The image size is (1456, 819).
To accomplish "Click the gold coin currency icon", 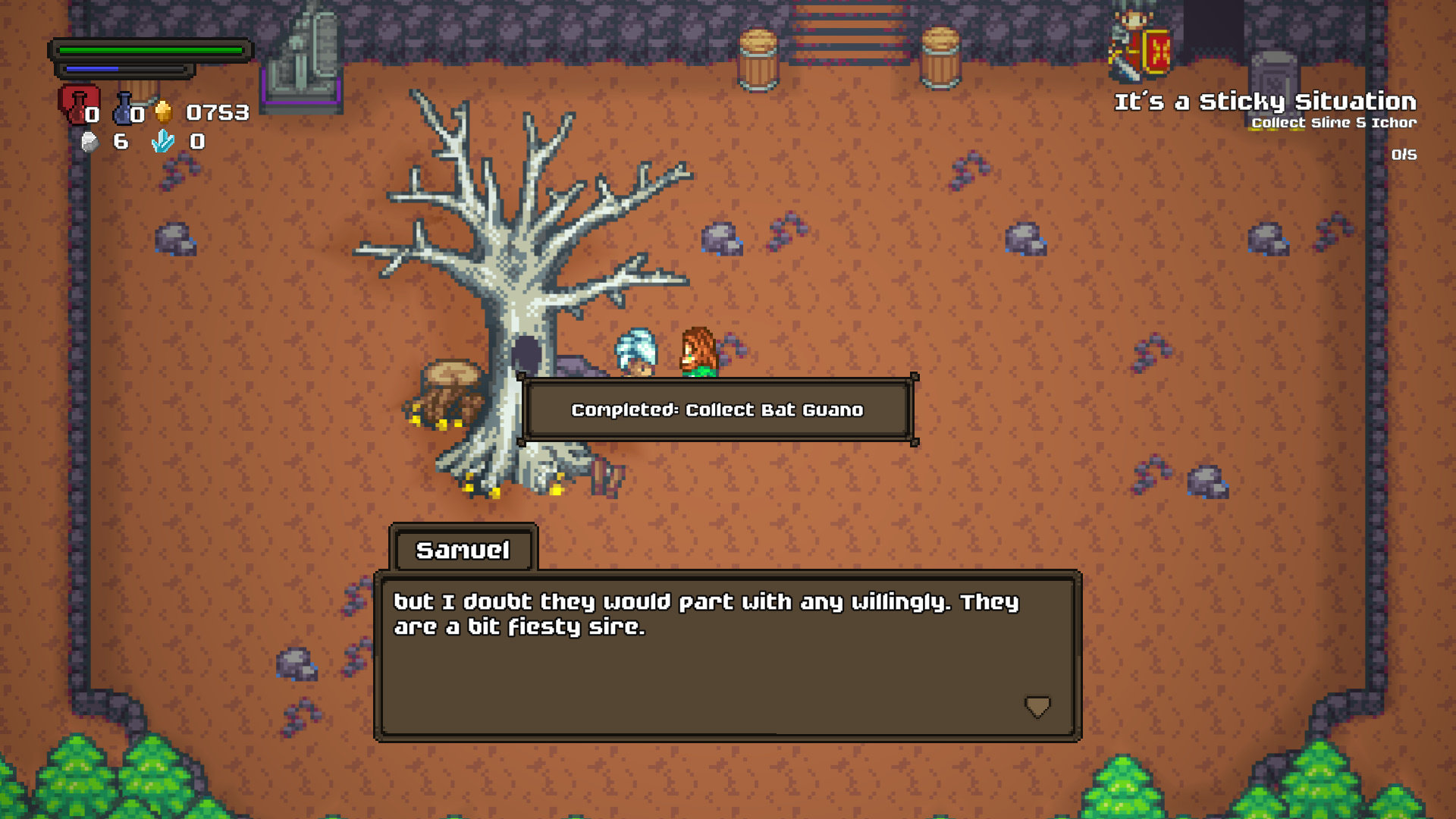I will (x=163, y=109).
